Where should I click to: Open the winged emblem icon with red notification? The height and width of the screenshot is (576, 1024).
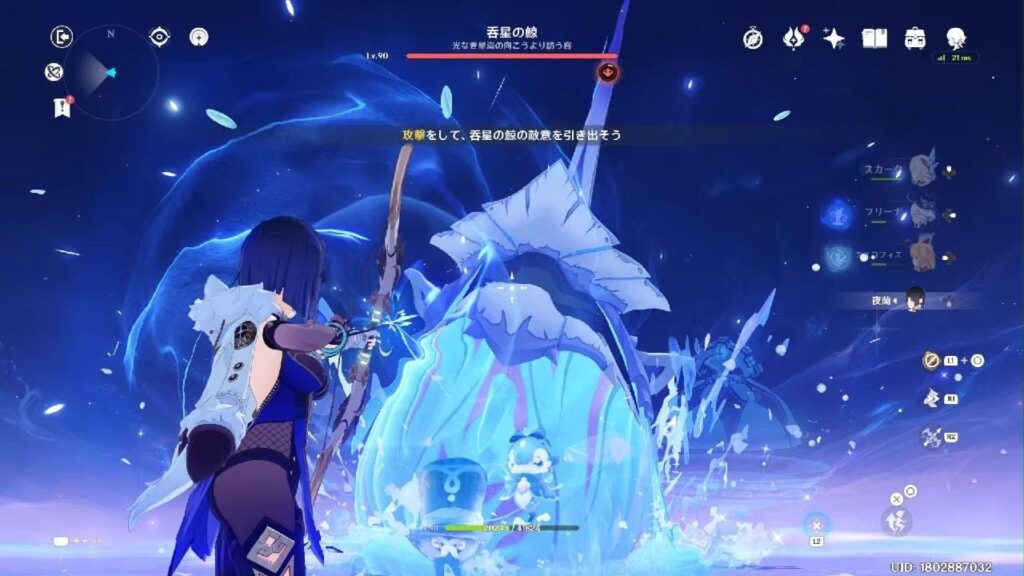click(794, 38)
